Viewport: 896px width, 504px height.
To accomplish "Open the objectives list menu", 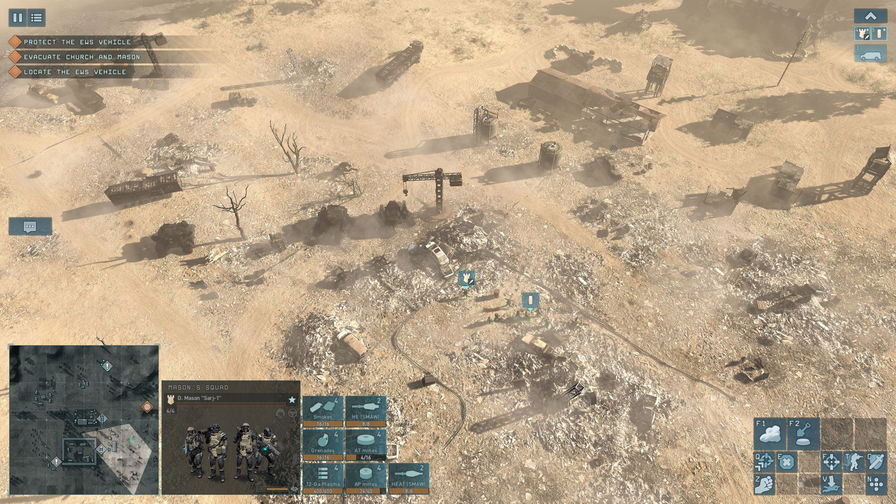I will (36, 17).
